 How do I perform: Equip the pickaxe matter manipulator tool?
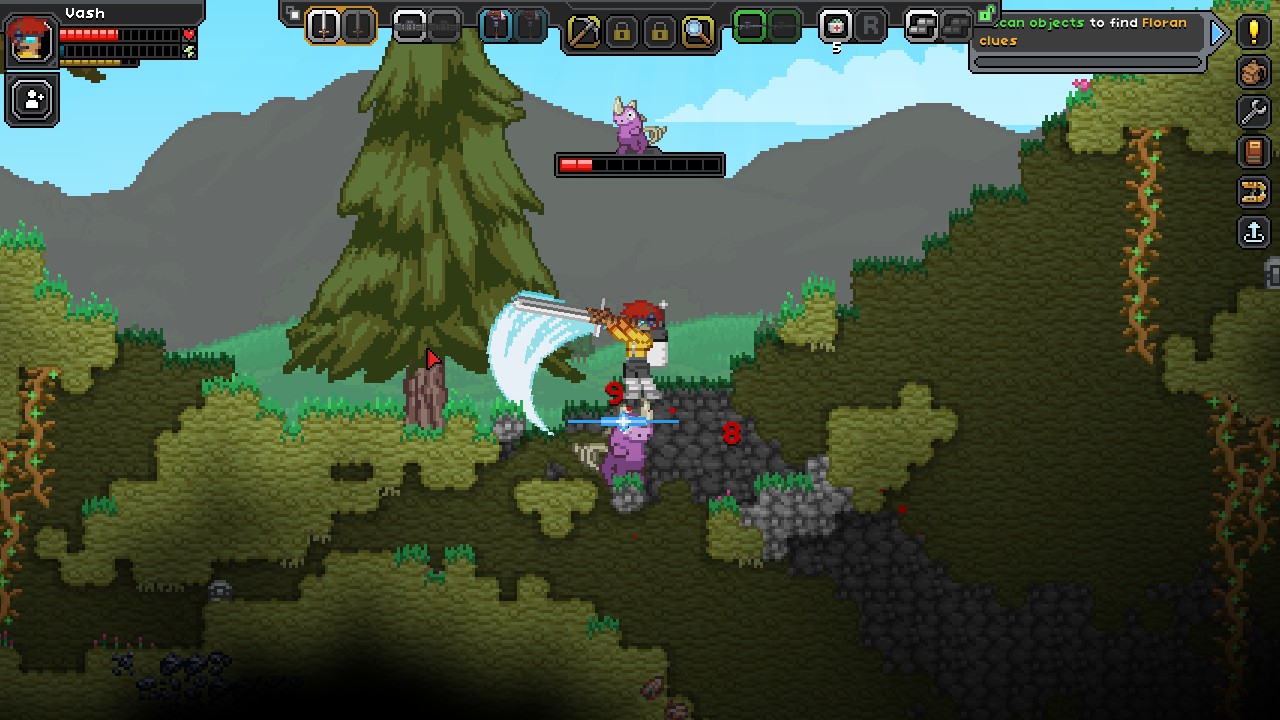[583, 31]
